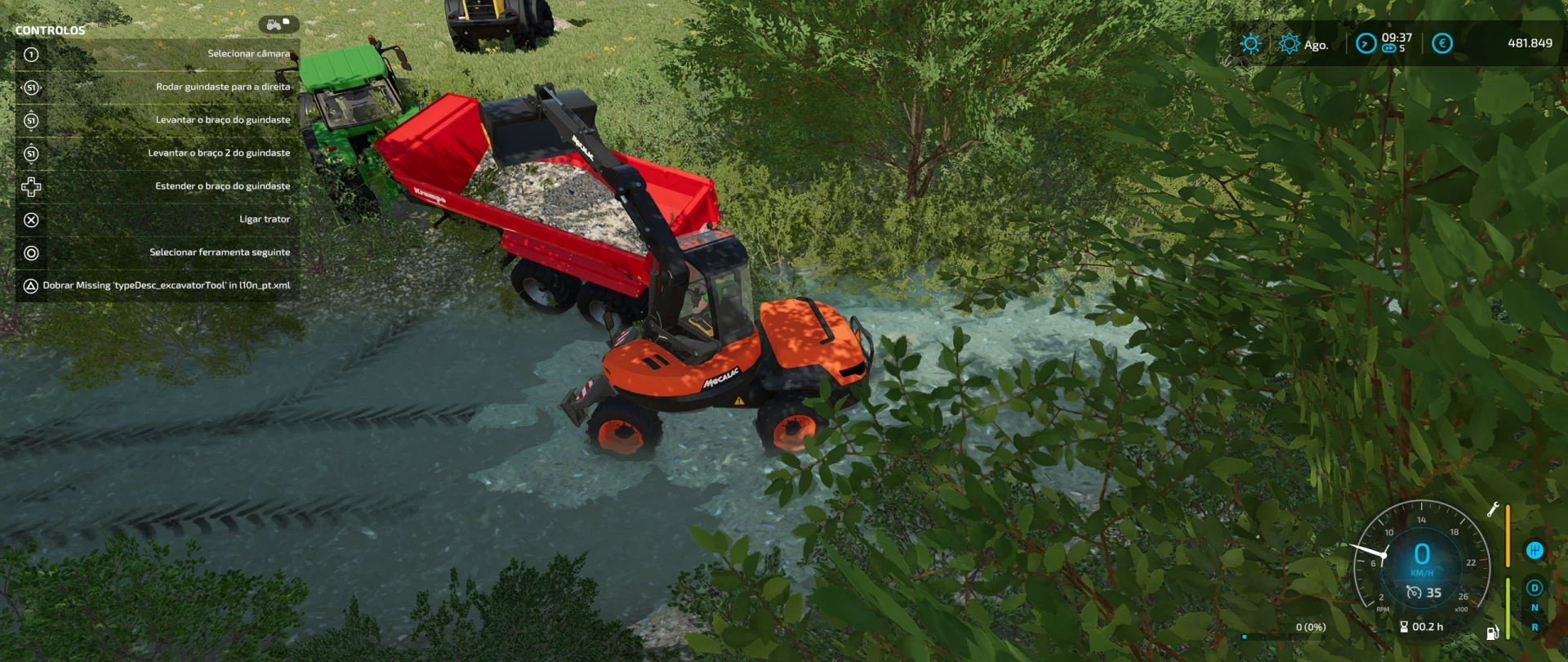Select the time-skip clock icon near 09:37
The image size is (1568, 662).
[x=1366, y=43]
